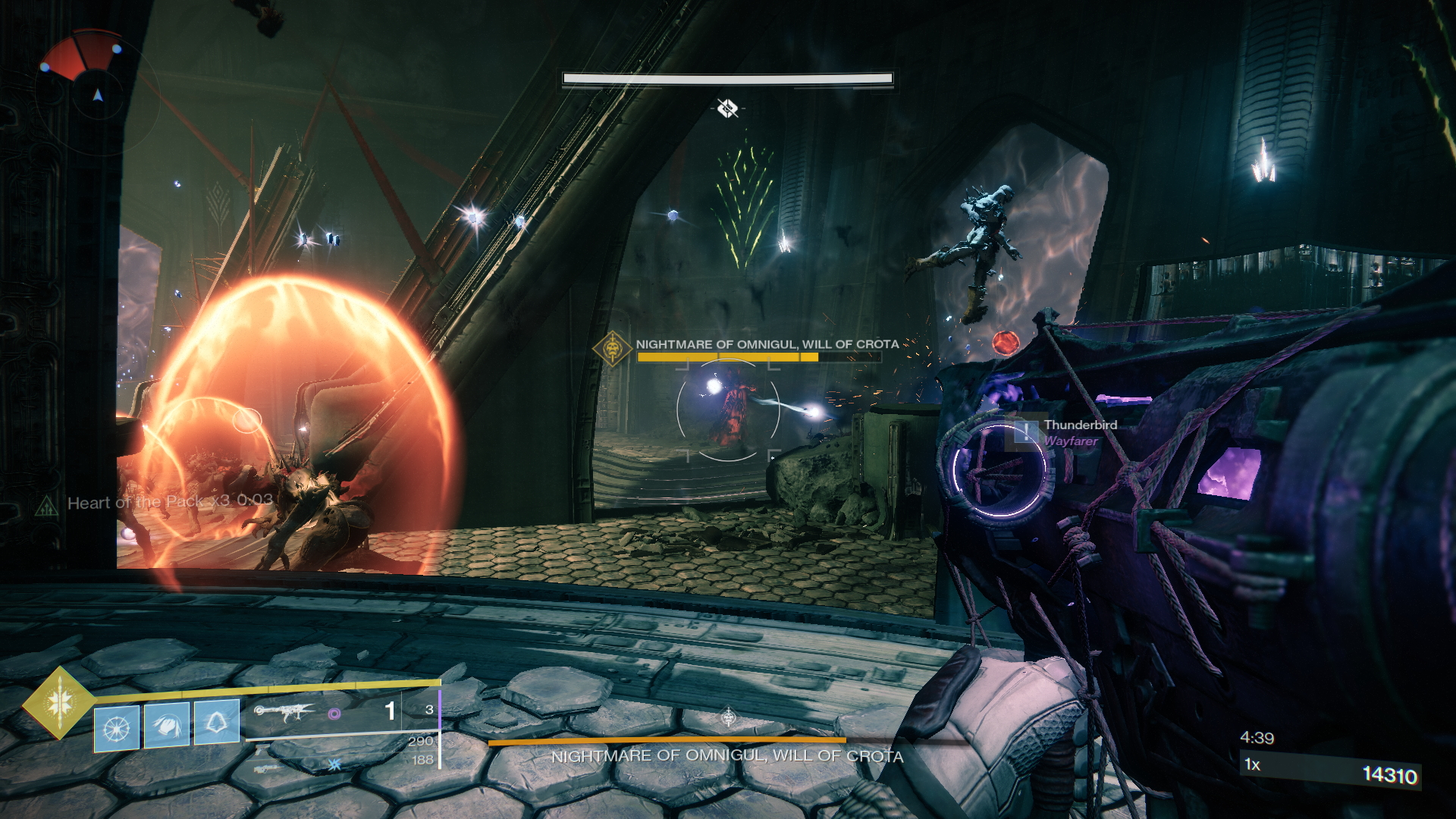Select the melee ability hand icon
The width and height of the screenshot is (1456, 819).
pyautogui.click(x=165, y=725)
